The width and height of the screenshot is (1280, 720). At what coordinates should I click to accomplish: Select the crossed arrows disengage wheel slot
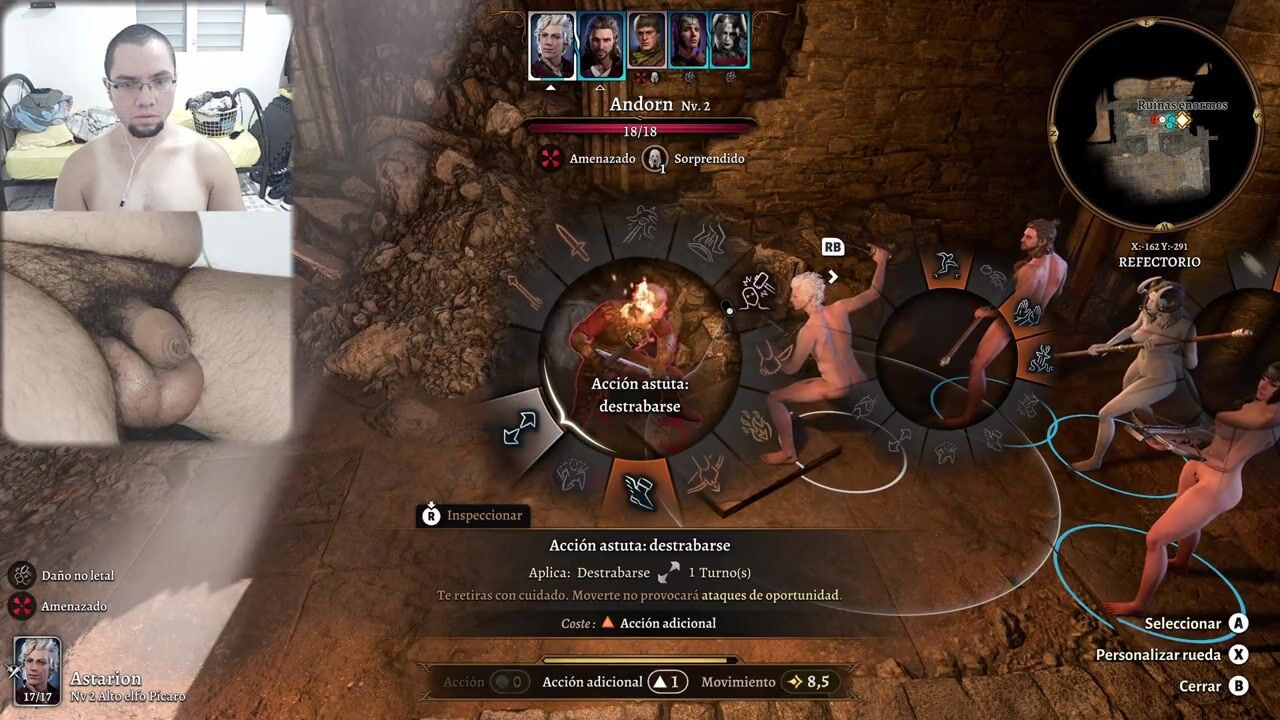[520, 428]
